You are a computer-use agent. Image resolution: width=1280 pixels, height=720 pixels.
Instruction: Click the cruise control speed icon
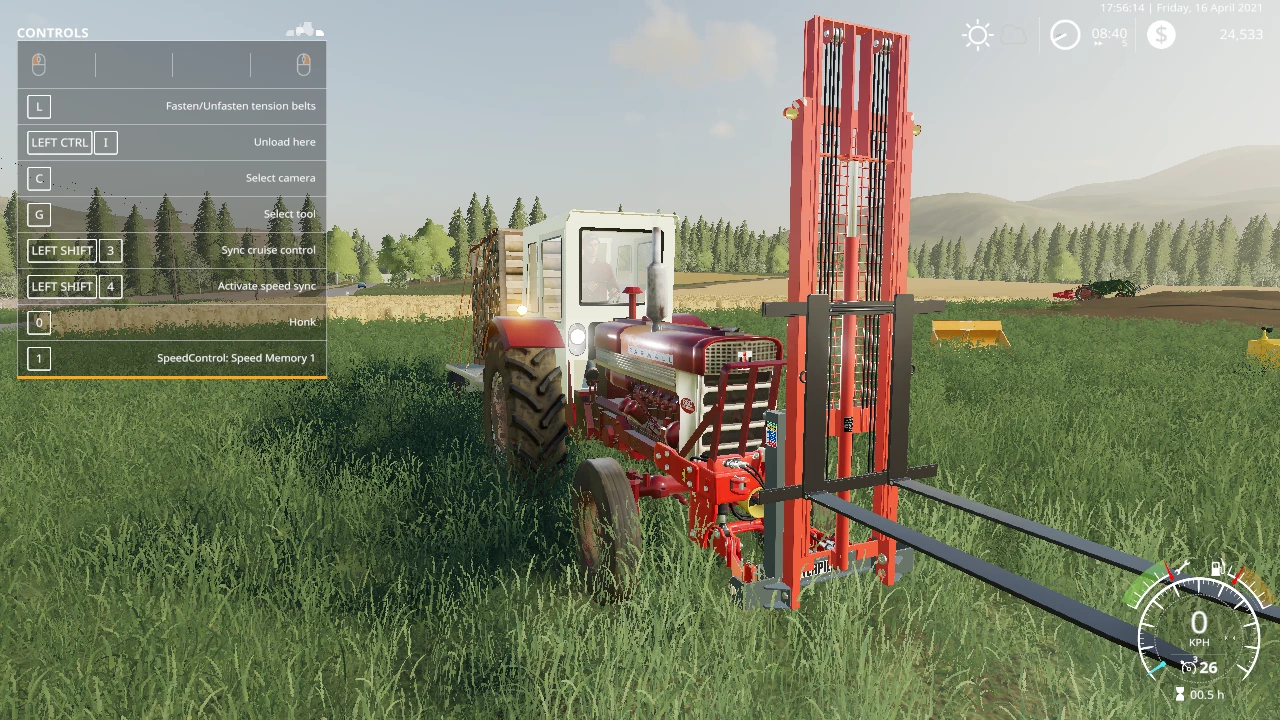(1189, 667)
